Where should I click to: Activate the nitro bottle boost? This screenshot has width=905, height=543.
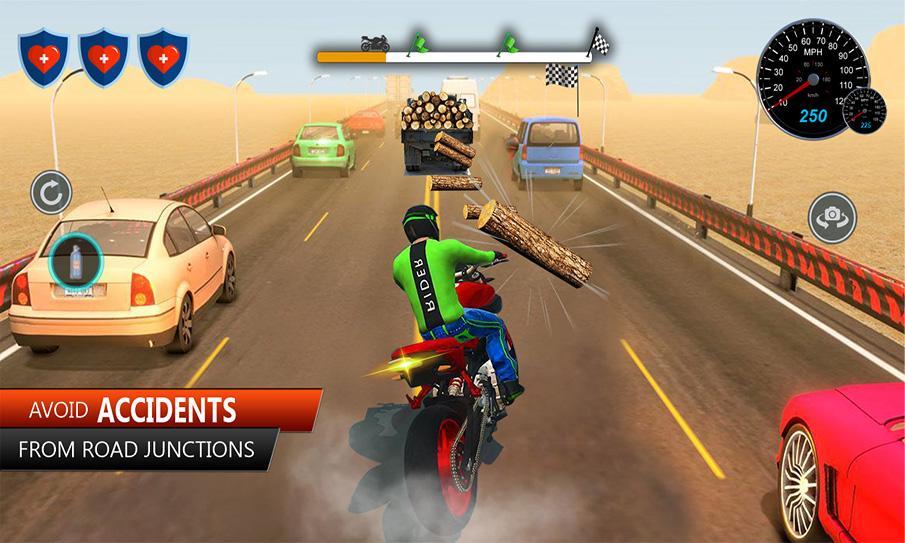[x=77, y=266]
